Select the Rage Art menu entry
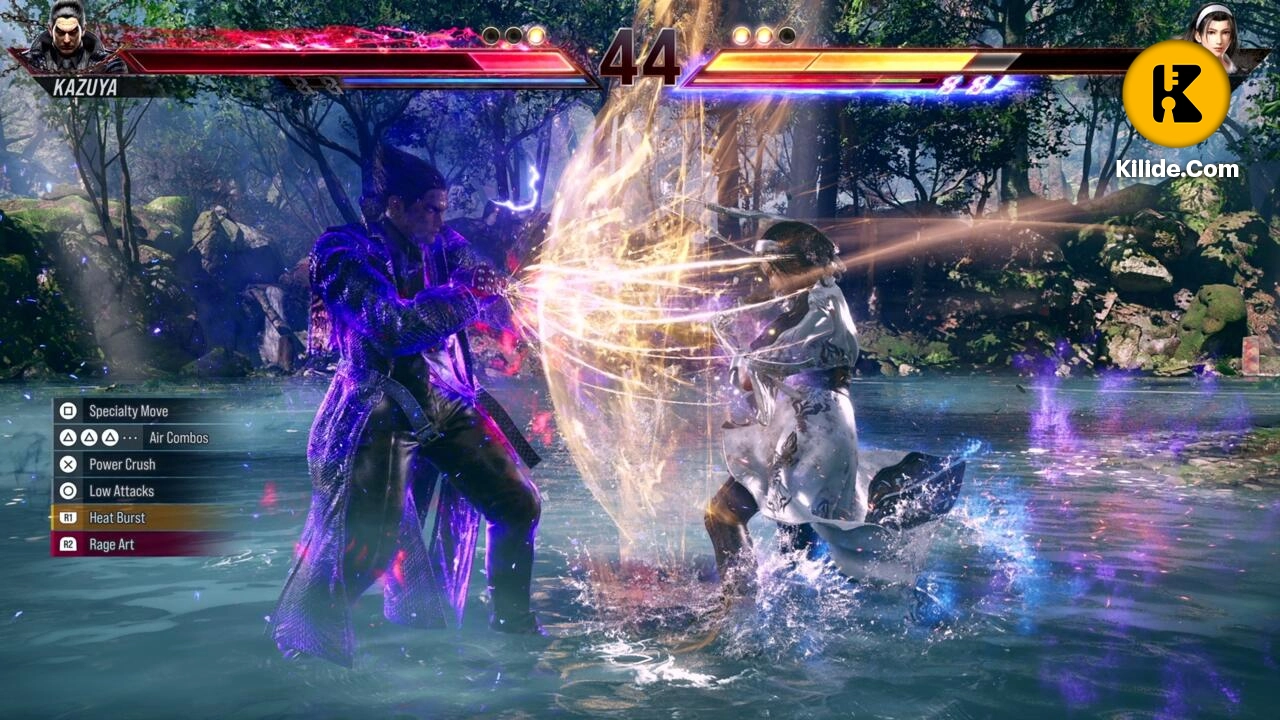The image size is (1280, 720). pos(110,545)
